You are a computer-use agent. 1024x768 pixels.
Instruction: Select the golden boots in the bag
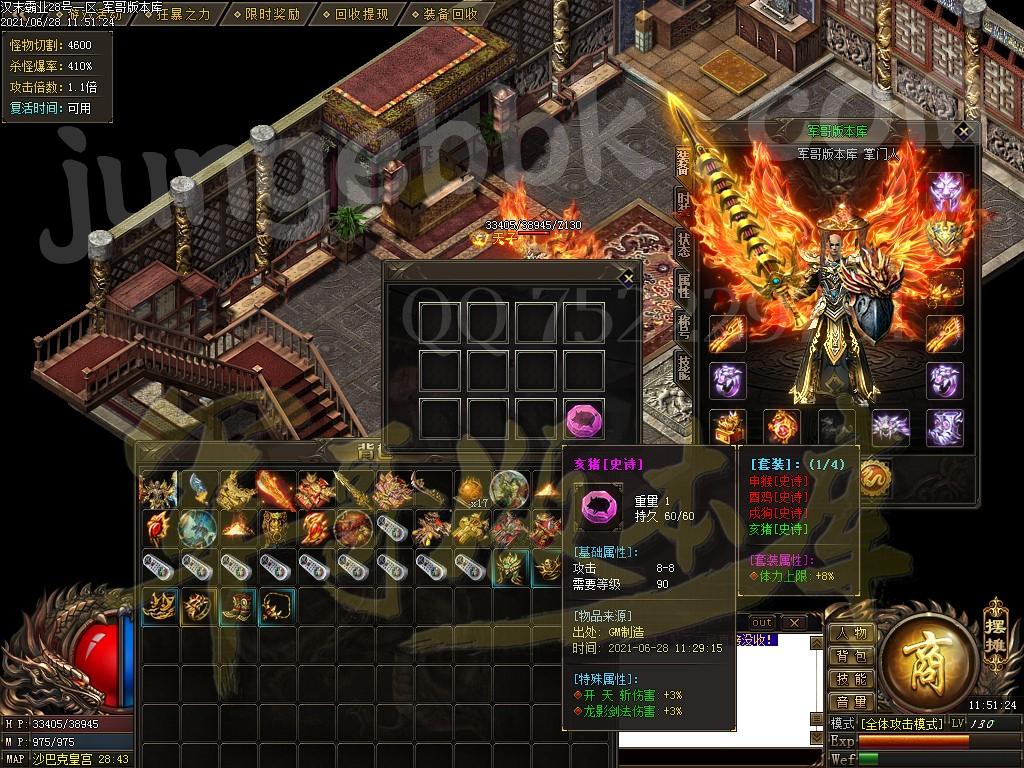click(236, 606)
